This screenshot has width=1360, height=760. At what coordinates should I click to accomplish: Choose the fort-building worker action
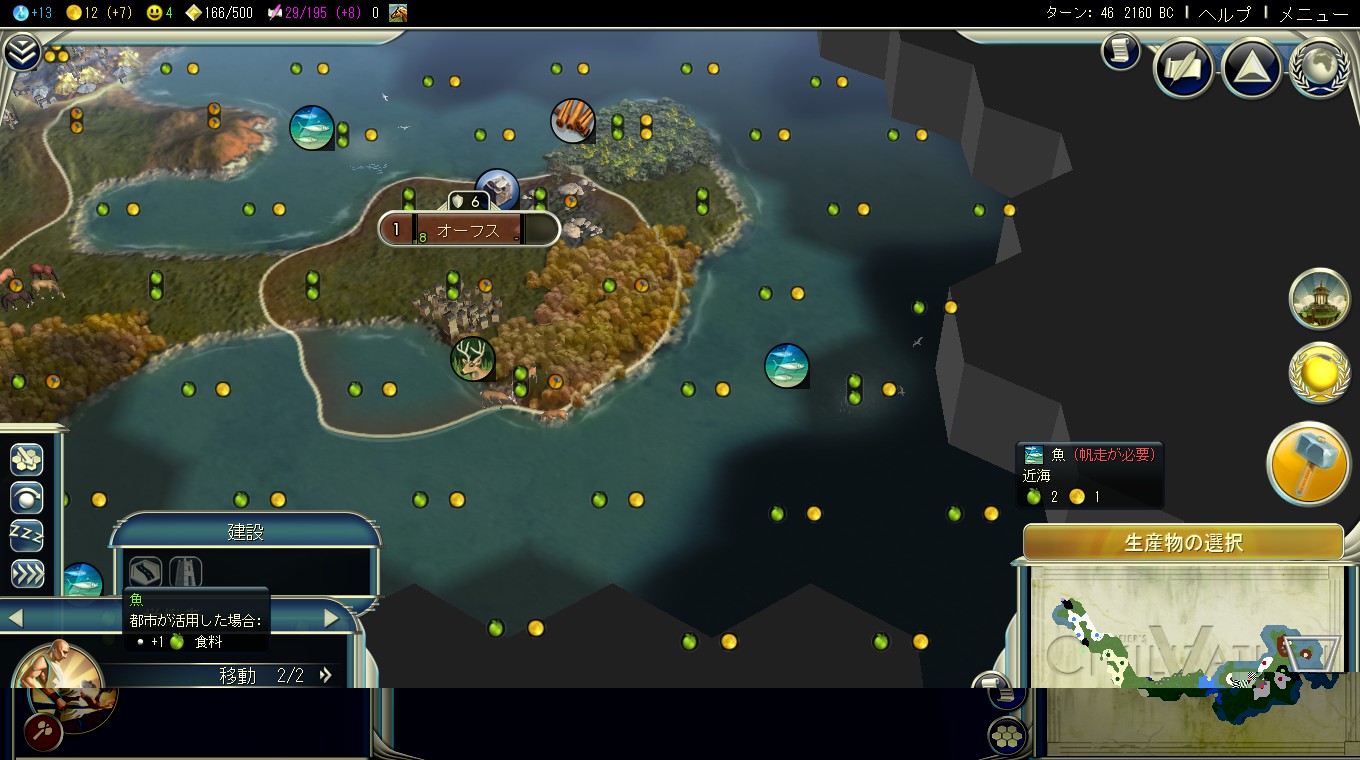[x=186, y=571]
